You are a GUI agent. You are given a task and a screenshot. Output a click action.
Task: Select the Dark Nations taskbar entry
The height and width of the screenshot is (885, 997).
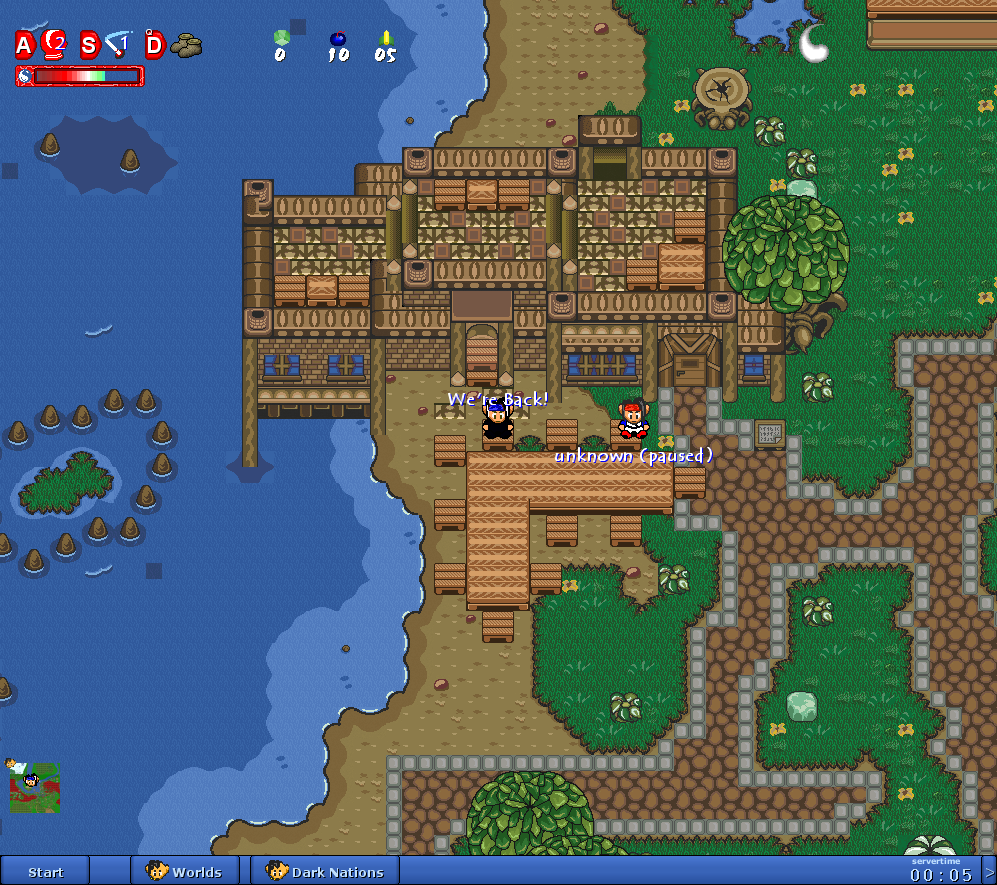point(325,871)
